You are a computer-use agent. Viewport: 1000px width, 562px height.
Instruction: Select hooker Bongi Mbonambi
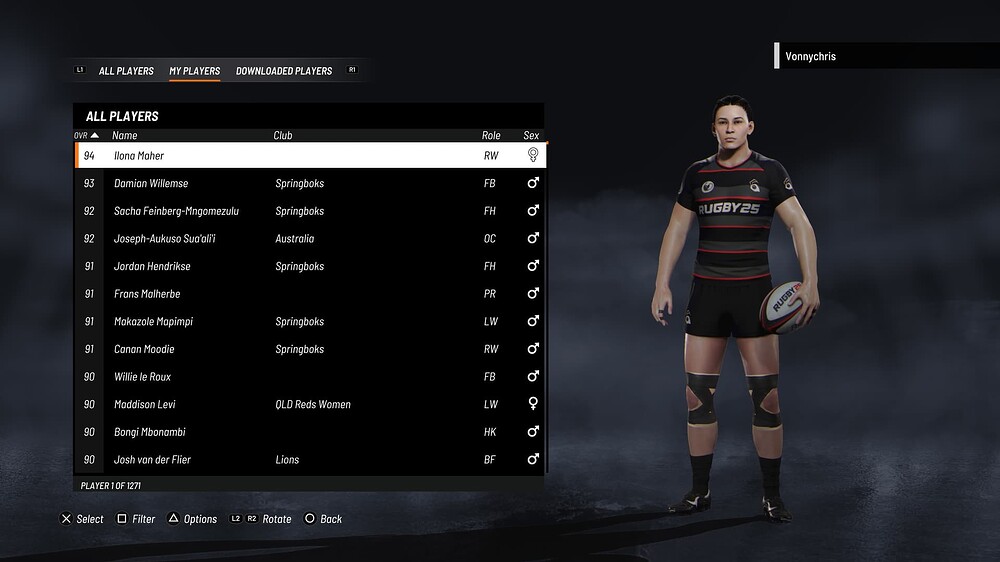click(x=310, y=432)
